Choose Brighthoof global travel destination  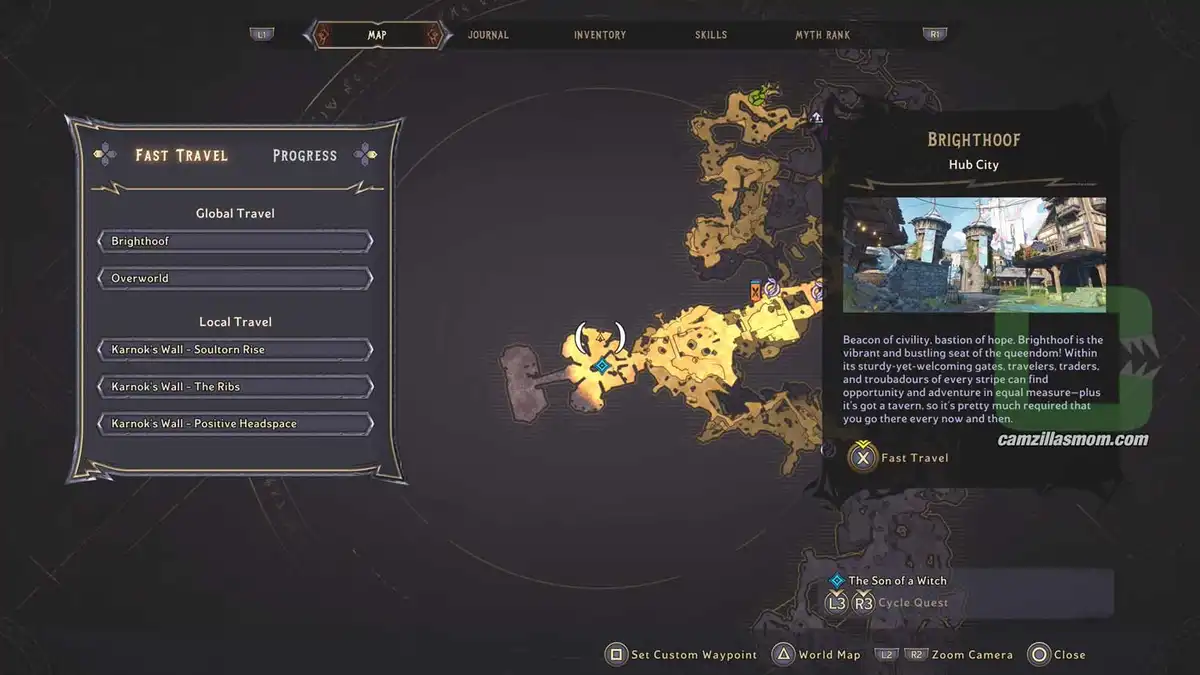coord(236,241)
